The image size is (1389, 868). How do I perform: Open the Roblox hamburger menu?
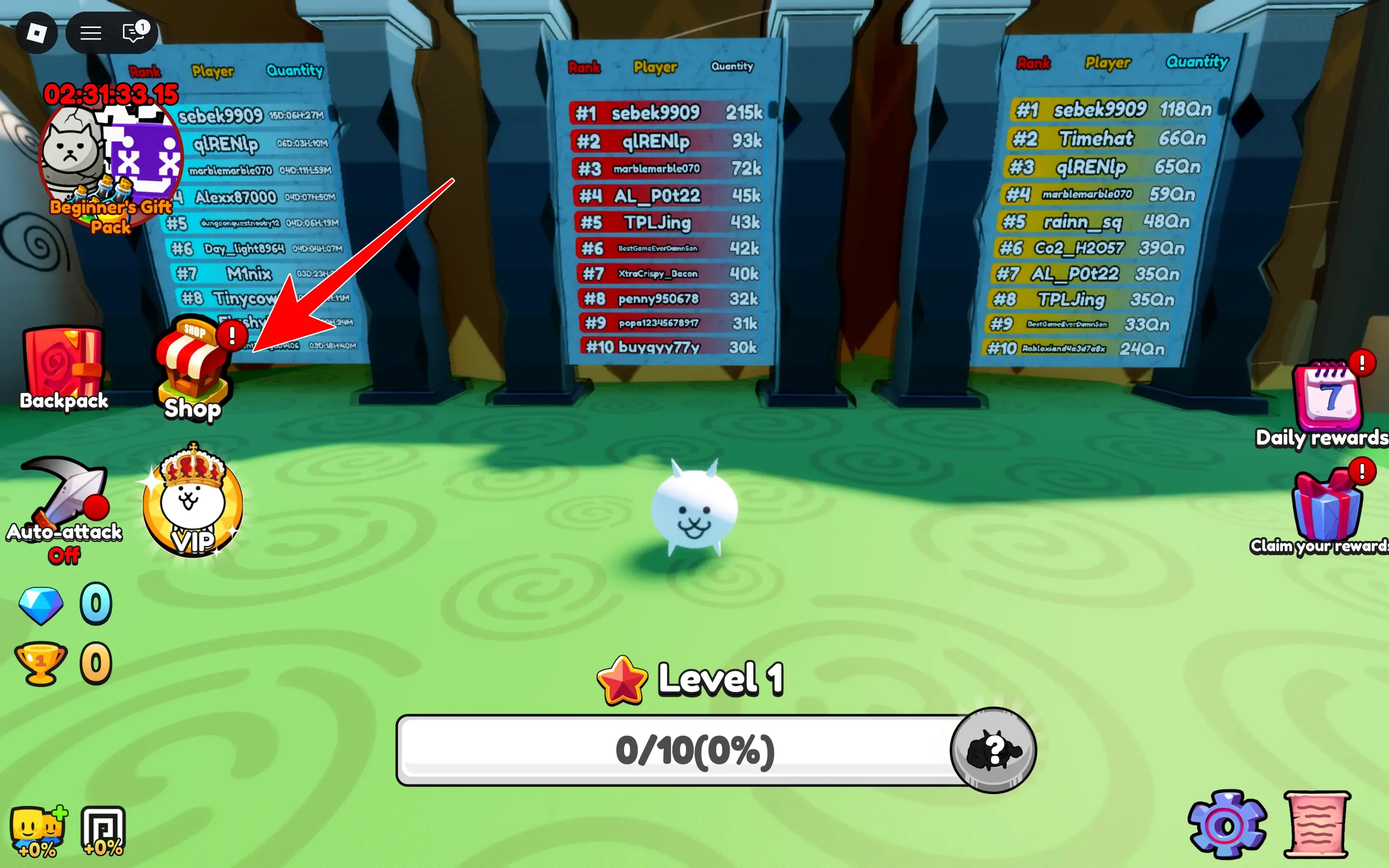[90, 33]
